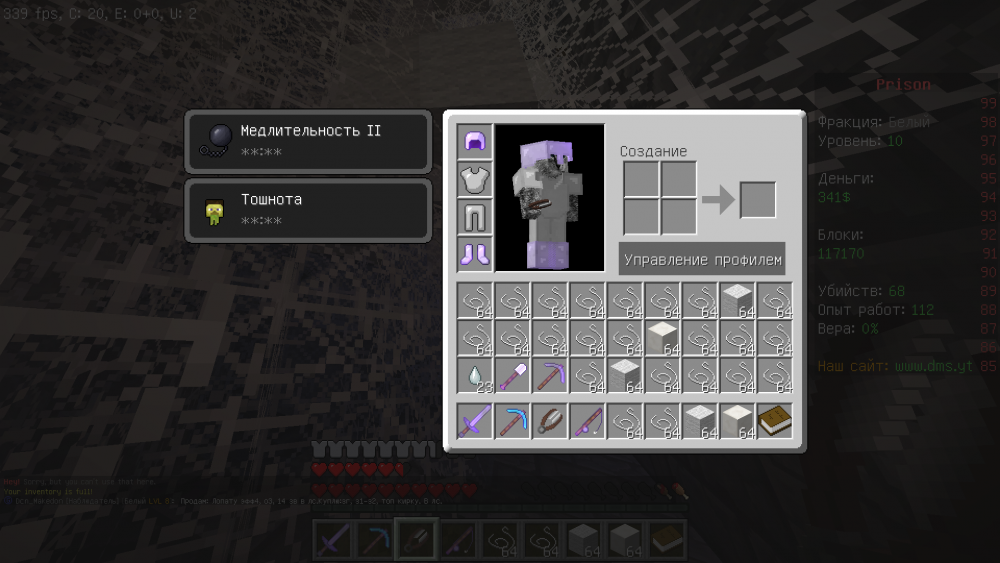Pick the iron leggings armor slot

[x=475, y=217]
